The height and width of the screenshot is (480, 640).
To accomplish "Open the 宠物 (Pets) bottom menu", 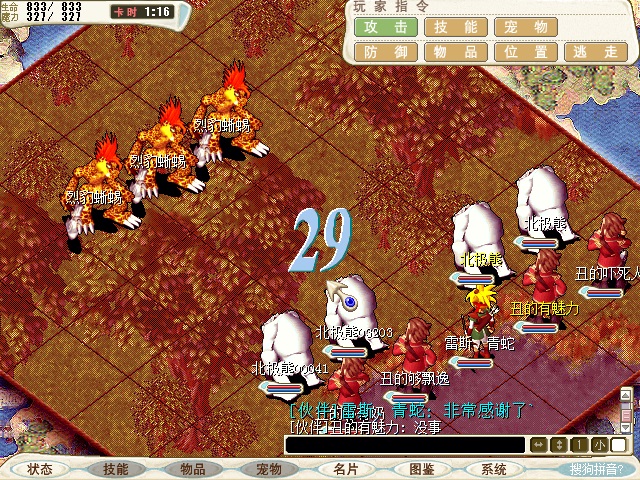I will click(x=268, y=469).
